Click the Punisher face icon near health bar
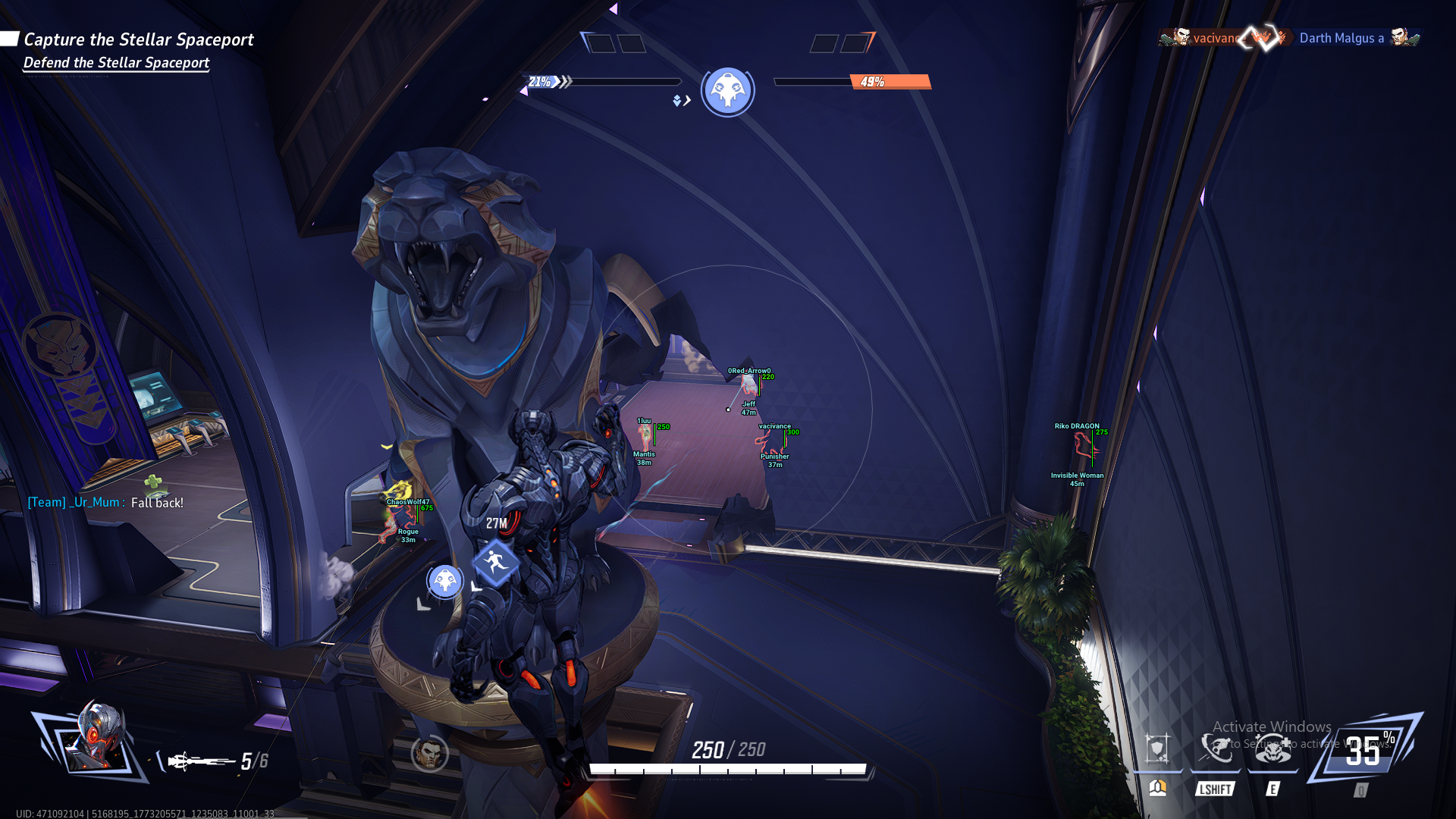Image resolution: width=1456 pixels, height=819 pixels. 429,754
